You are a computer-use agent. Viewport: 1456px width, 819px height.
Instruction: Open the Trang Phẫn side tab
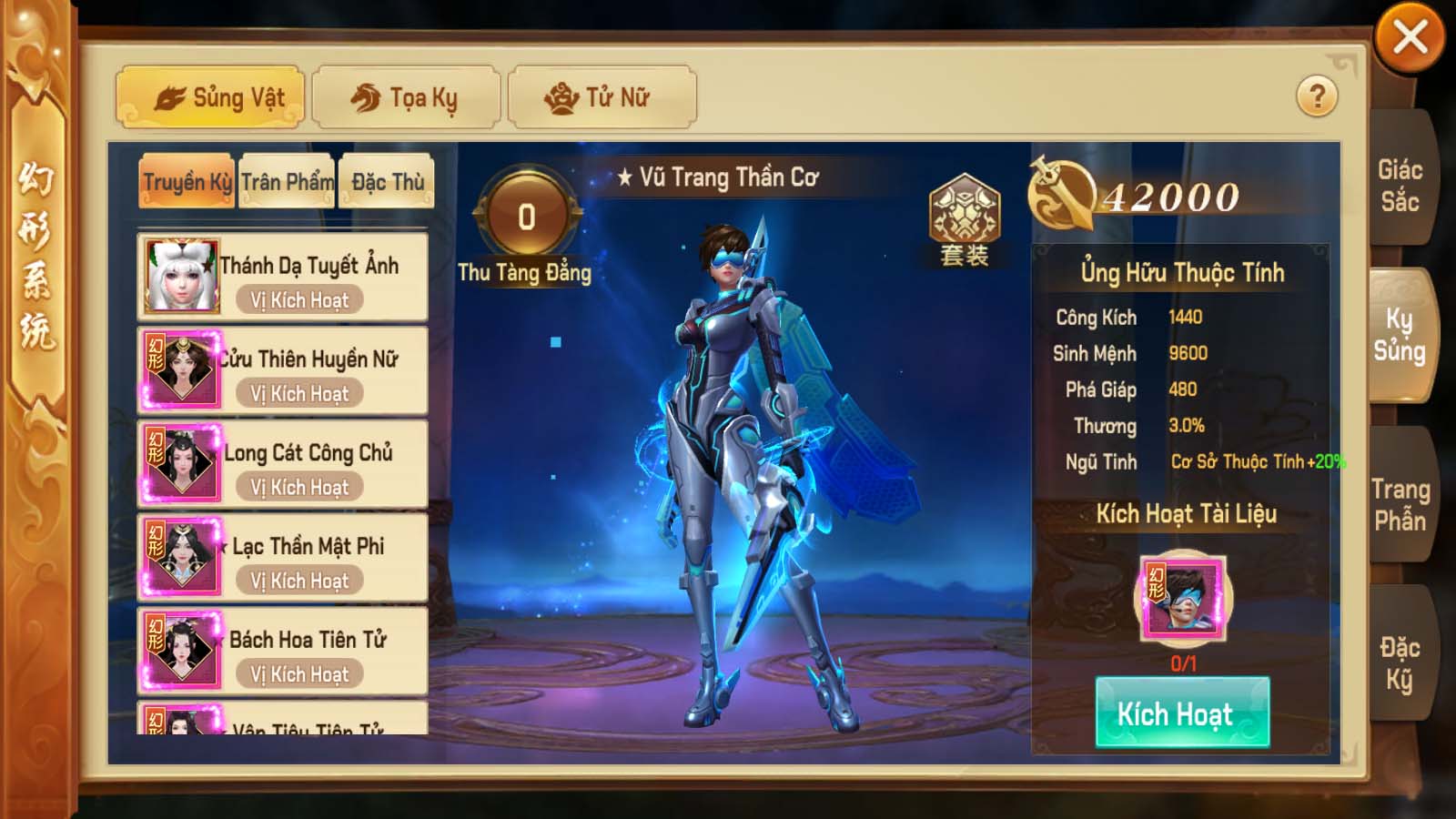click(1400, 504)
